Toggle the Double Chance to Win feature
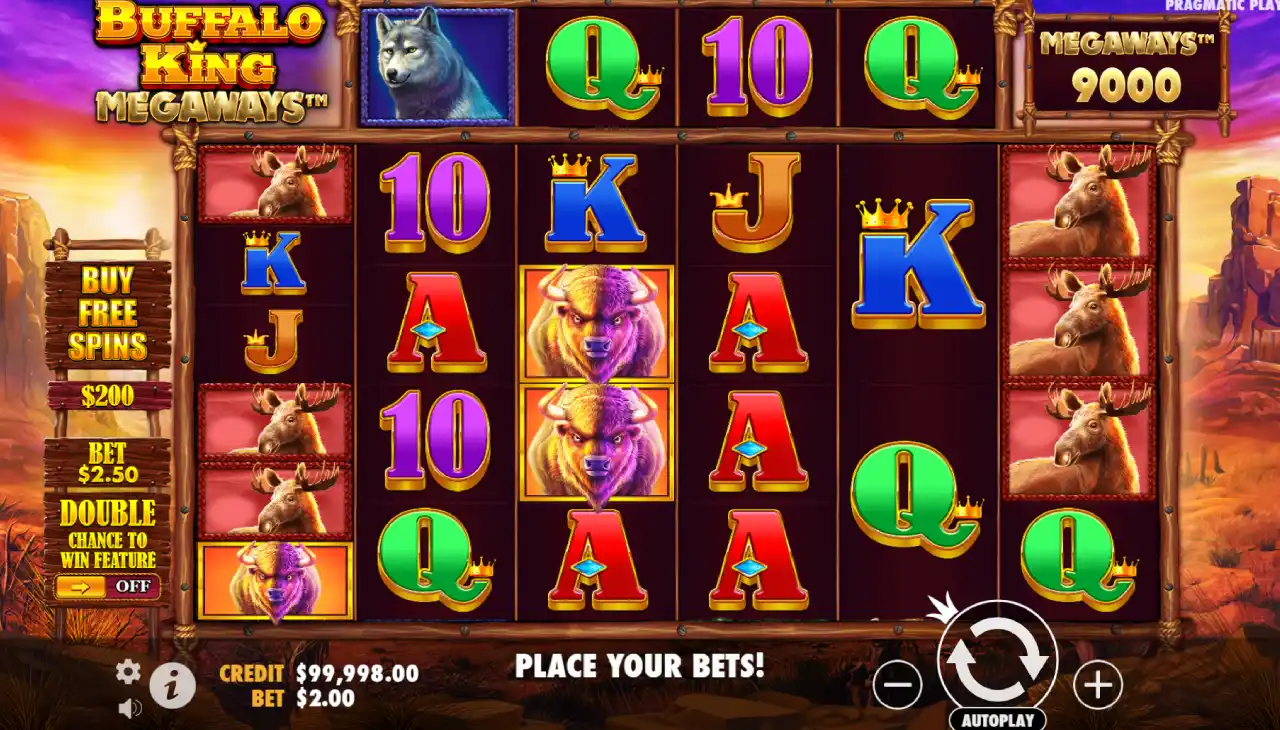The height and width of the screenshot is (730, 1280). pos(107,586)
